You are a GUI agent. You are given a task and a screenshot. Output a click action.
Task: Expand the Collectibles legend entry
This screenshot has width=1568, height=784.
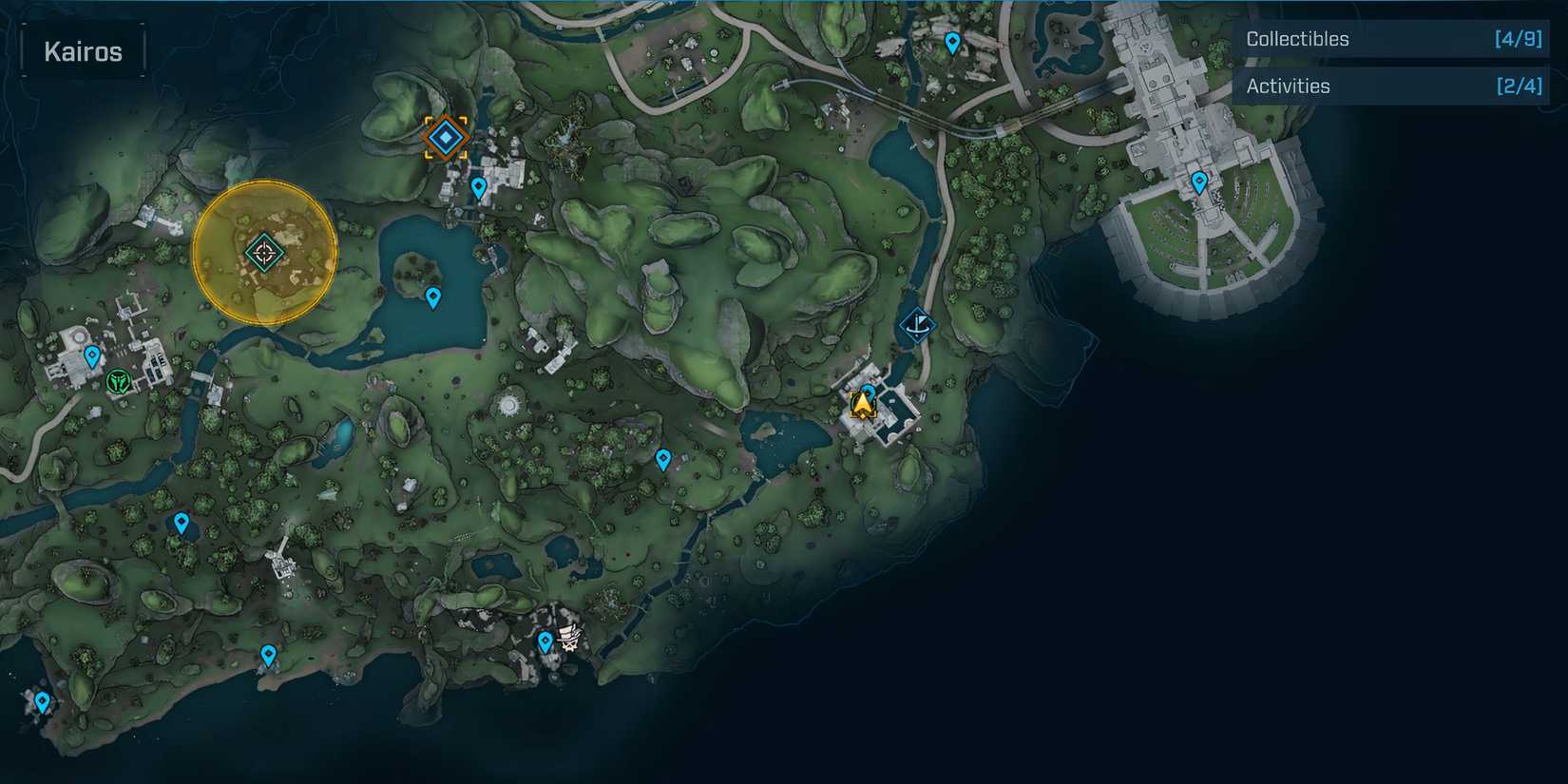[x=1392, y=39]
